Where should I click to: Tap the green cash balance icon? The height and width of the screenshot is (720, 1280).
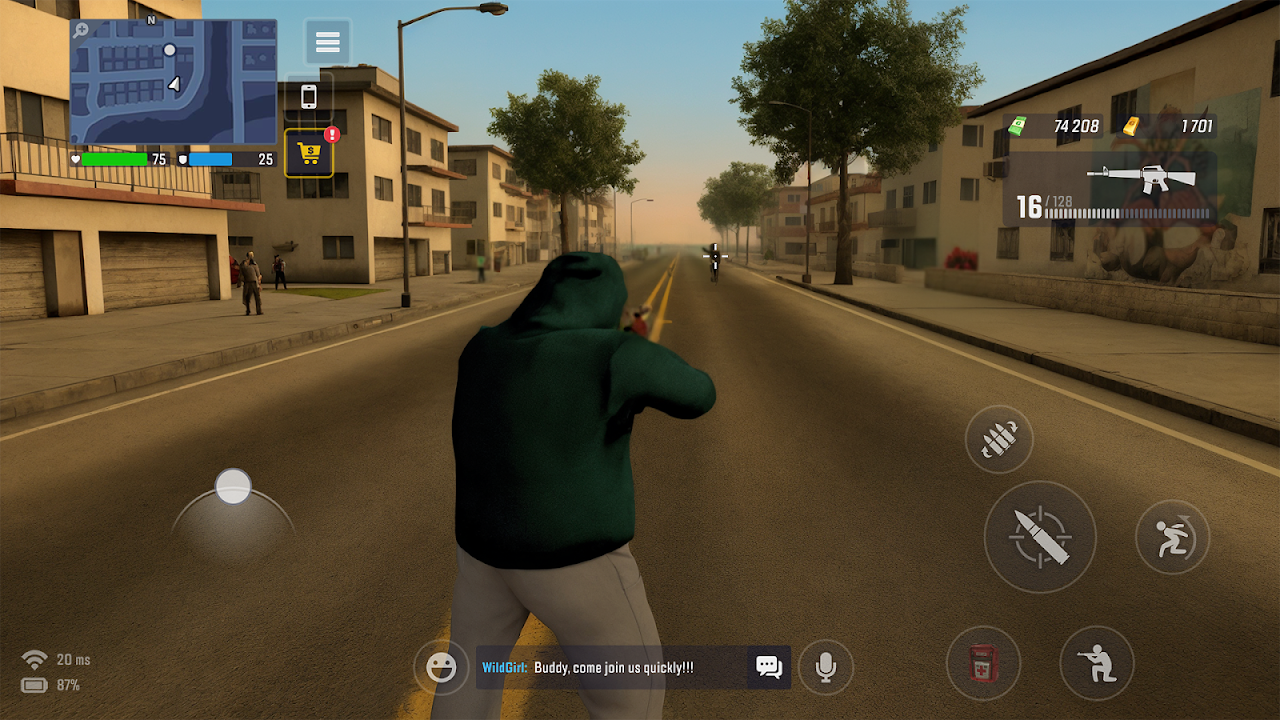click(x=1018, y=126)
